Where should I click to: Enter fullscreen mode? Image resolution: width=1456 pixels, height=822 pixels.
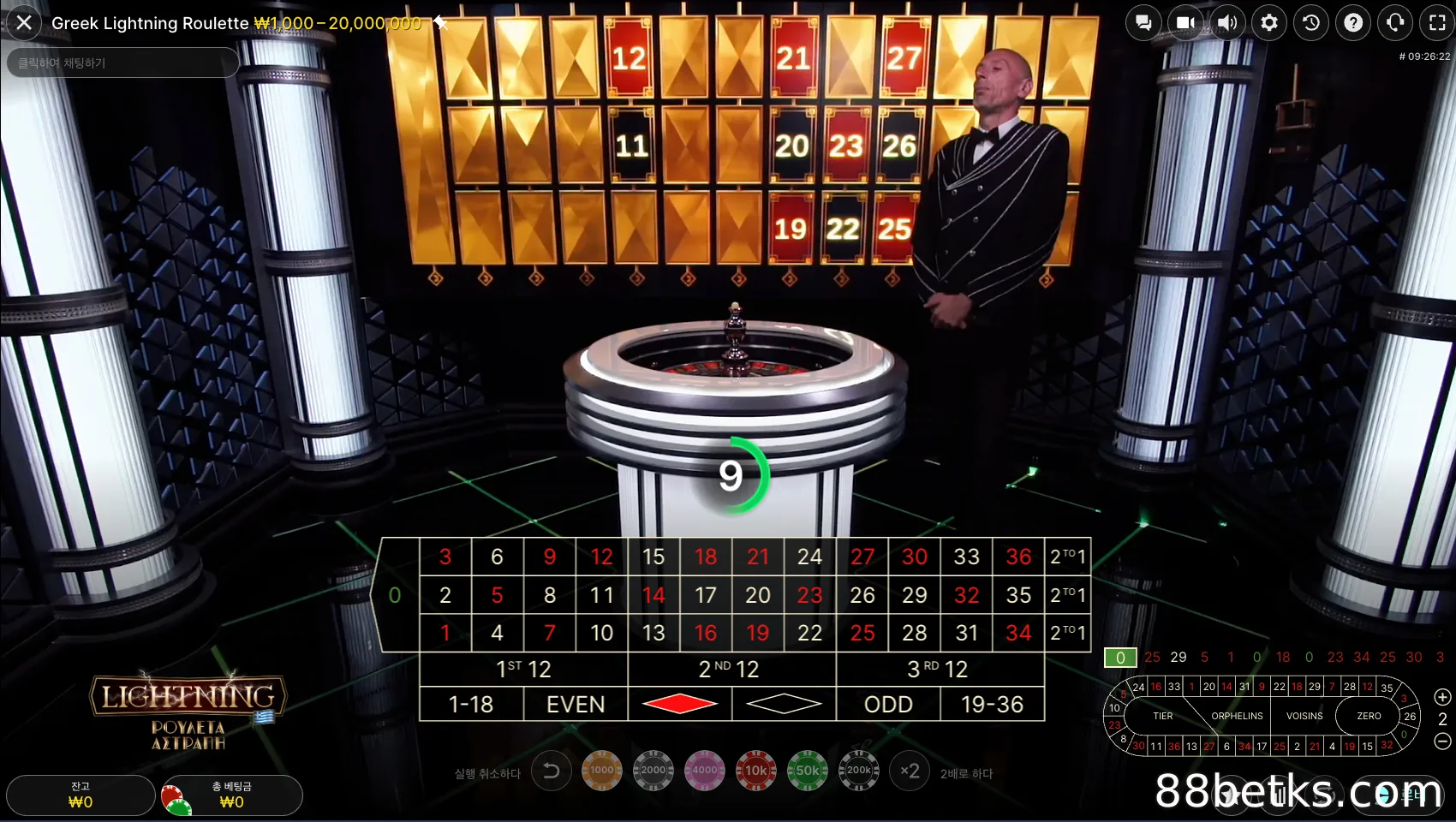1437,23
